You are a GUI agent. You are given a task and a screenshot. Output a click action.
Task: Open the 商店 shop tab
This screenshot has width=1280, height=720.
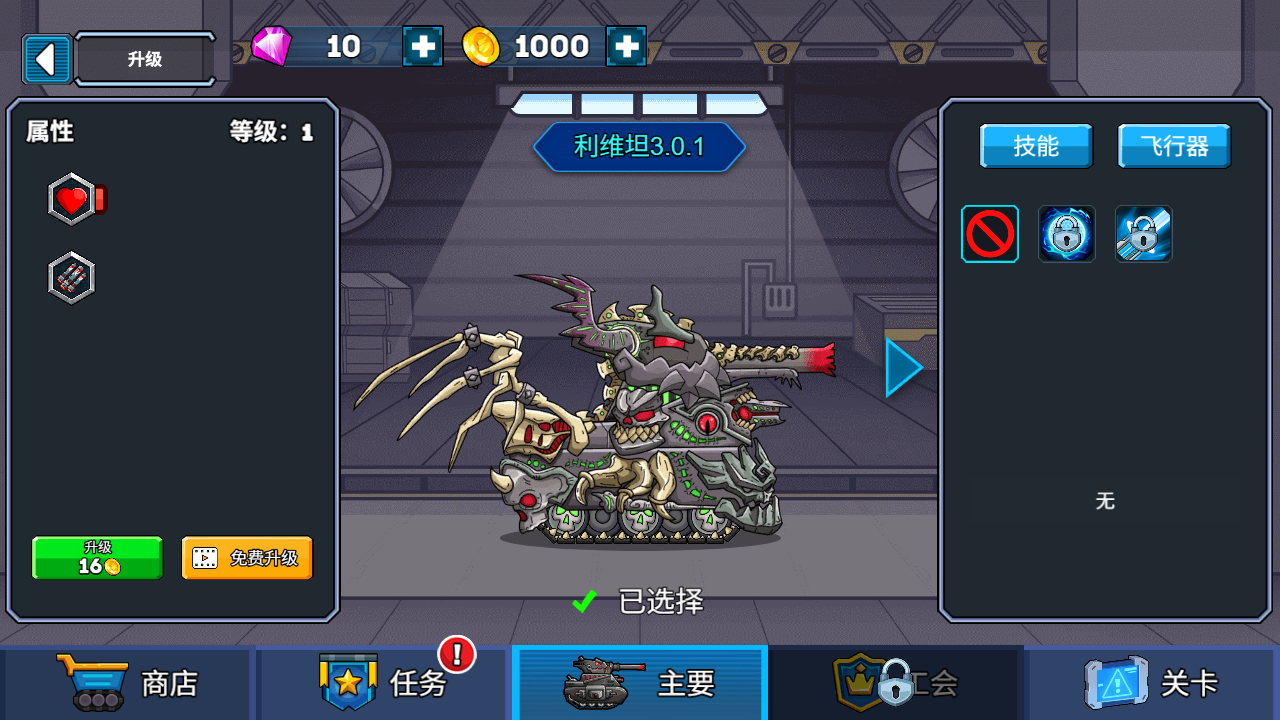click(127, 683)
